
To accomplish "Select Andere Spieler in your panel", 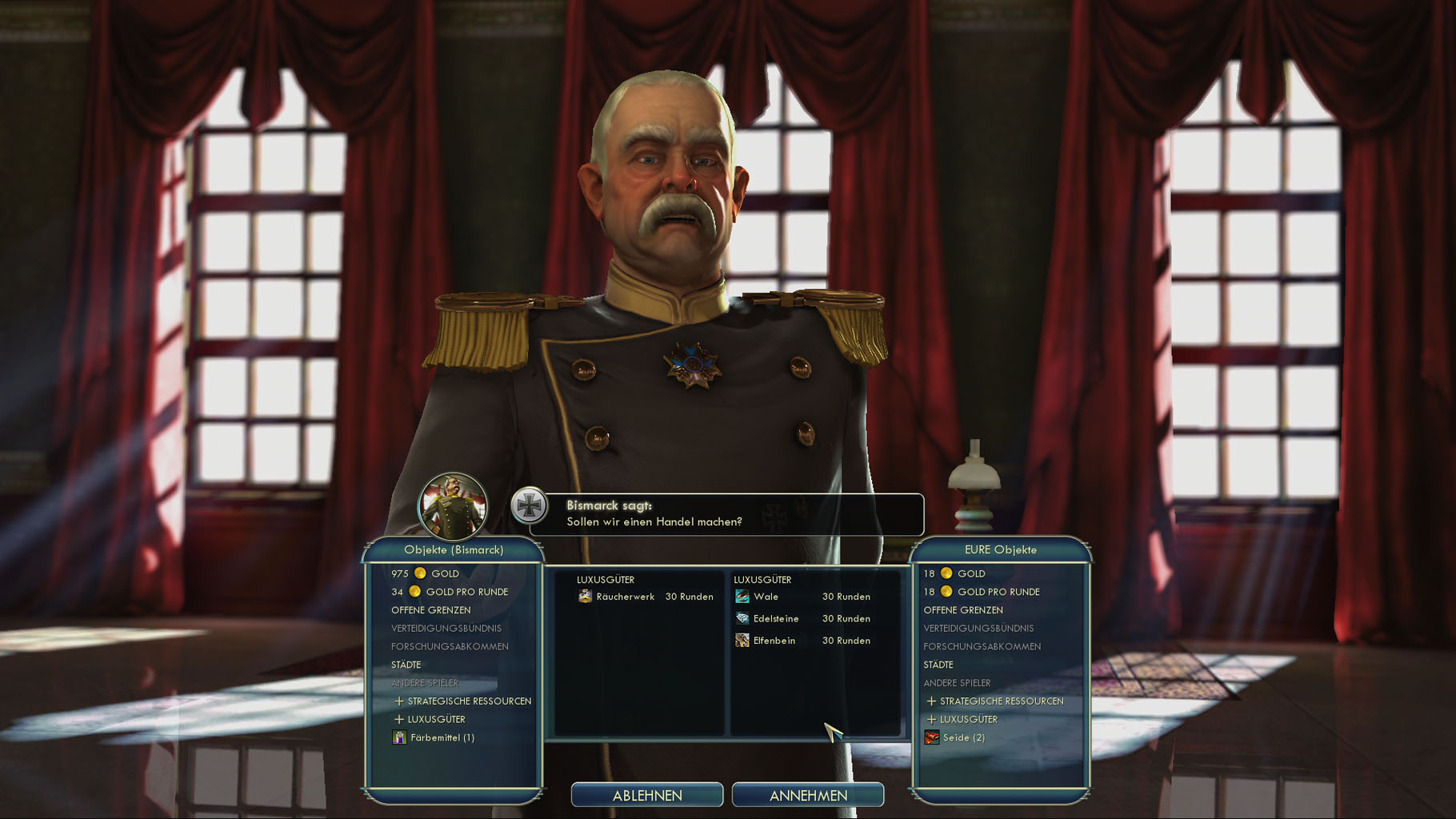I will 958,683.
